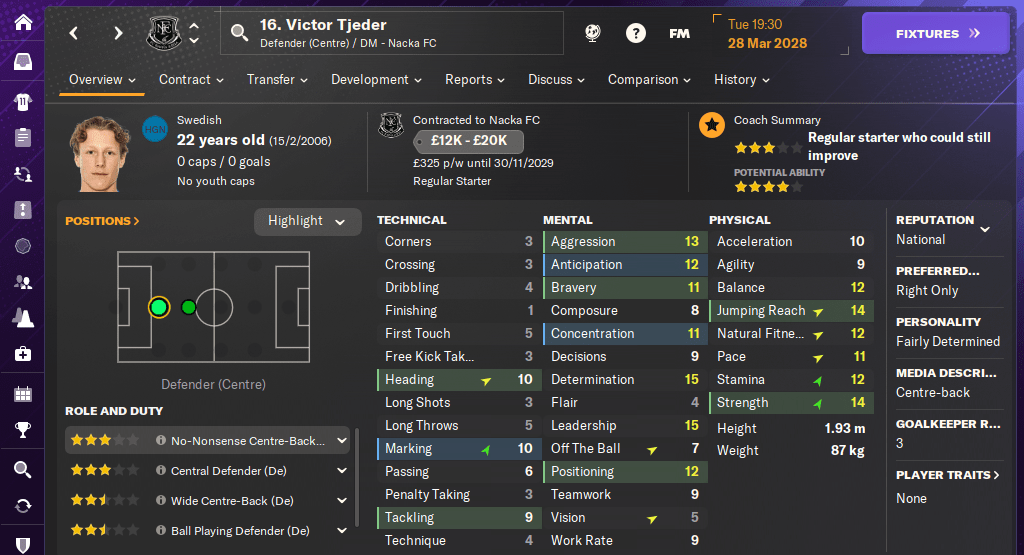Open the Discuss menu
This screenshot has height=555, width=1024.
coord(557,80)
